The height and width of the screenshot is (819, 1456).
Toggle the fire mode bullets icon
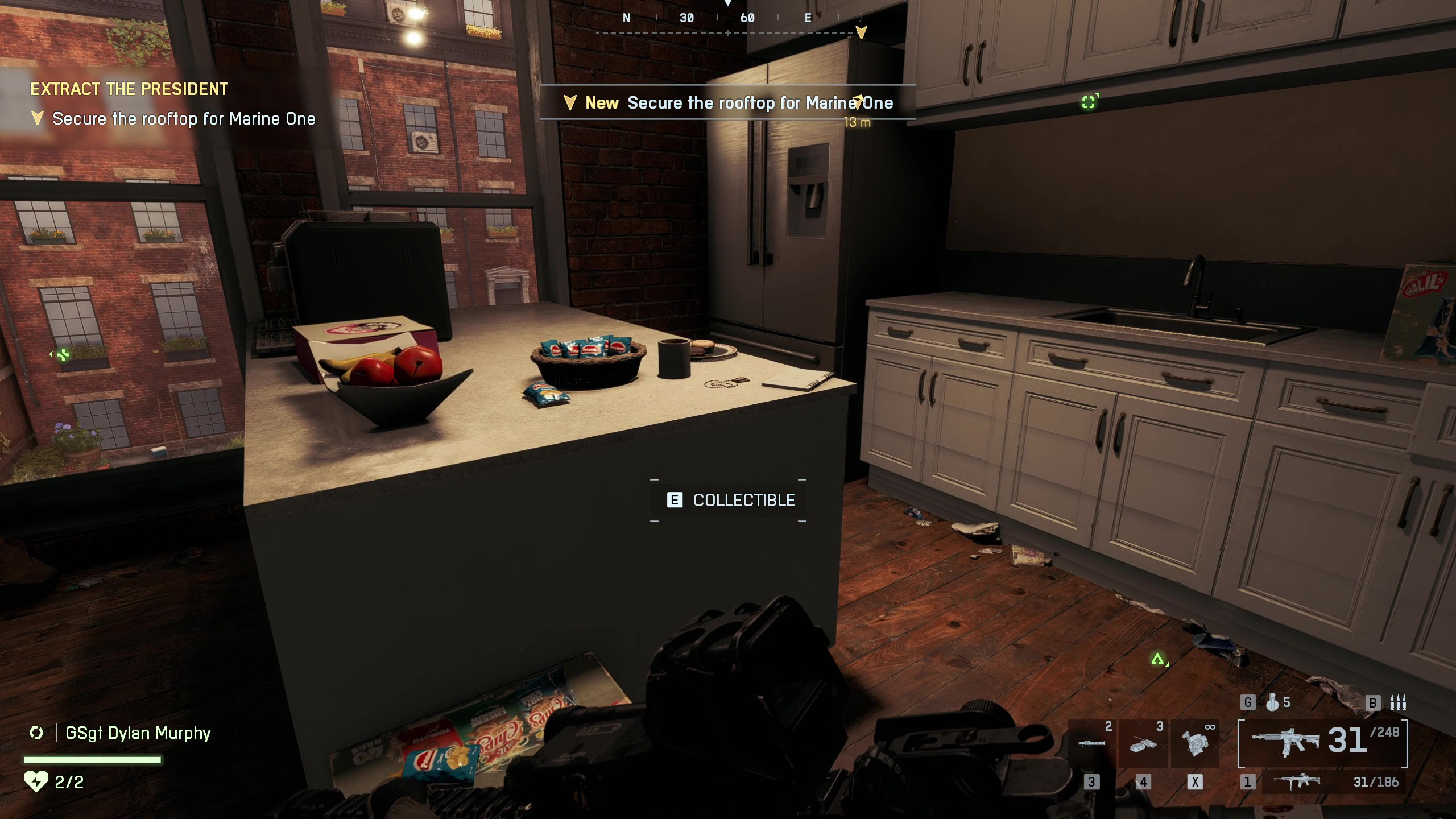[x=1397, y=703]
